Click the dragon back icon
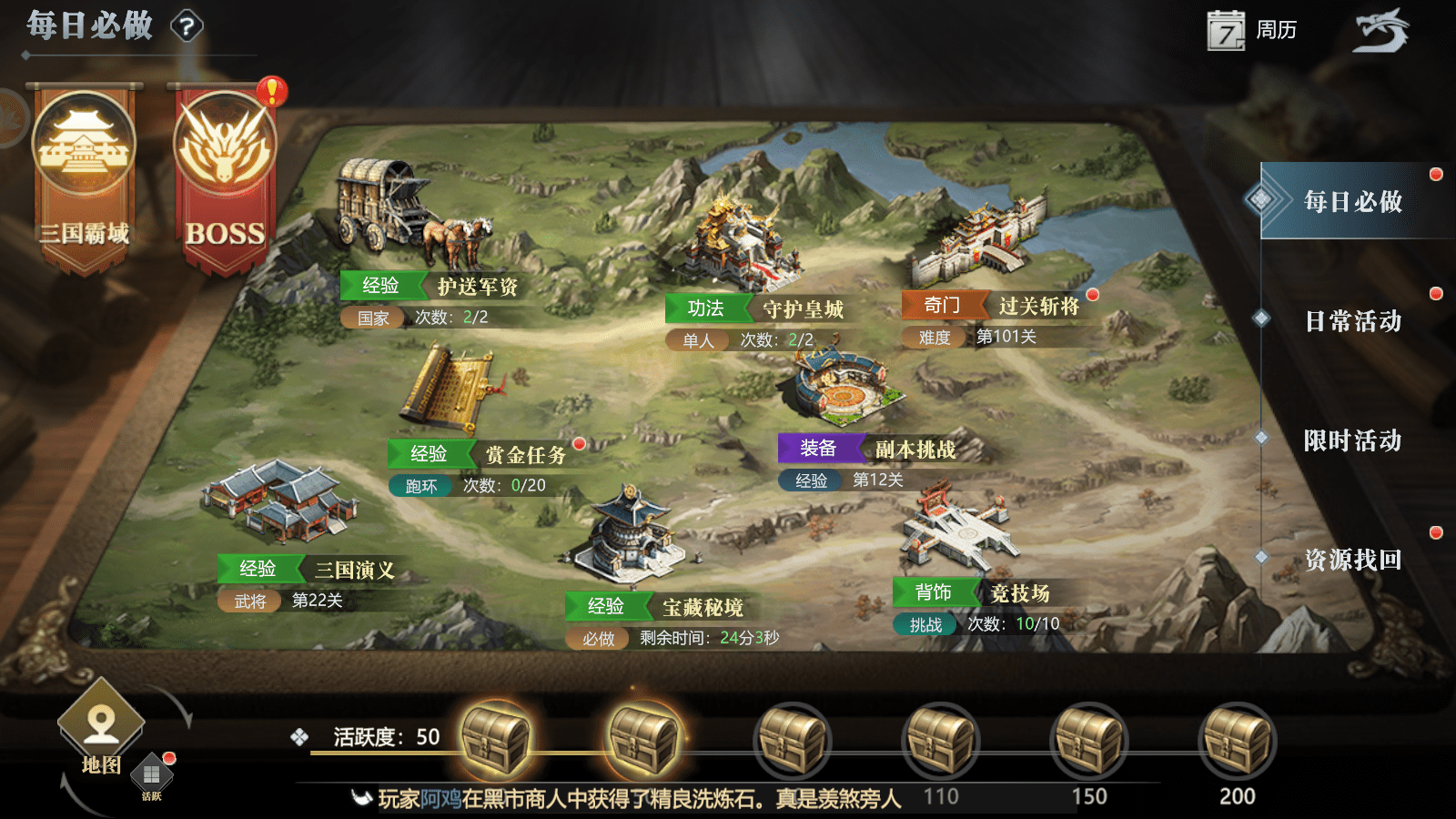This screenshot has height=819, width=1456. tap(1380, 31)
